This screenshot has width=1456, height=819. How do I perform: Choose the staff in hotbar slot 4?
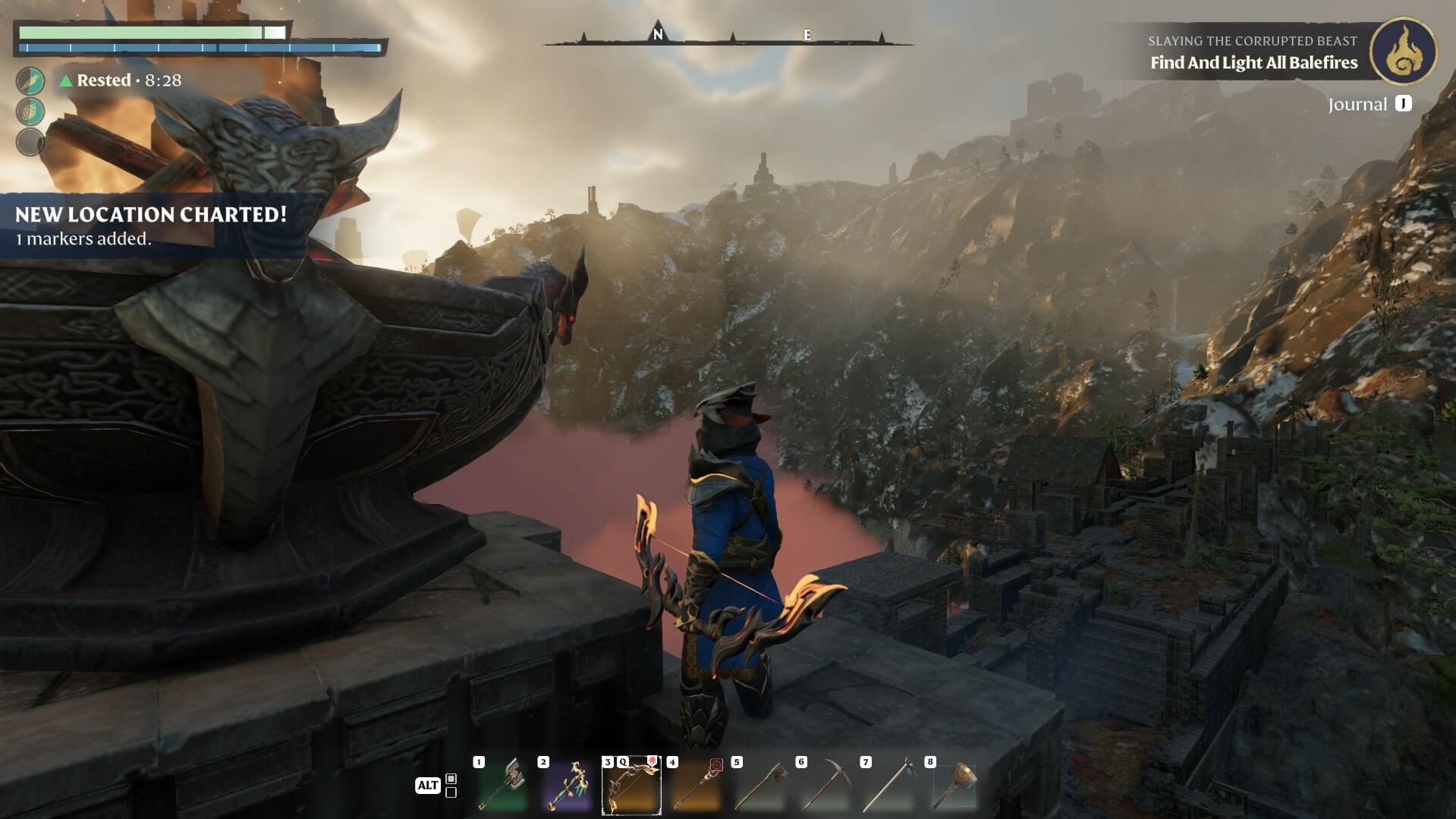coord(696,785)
